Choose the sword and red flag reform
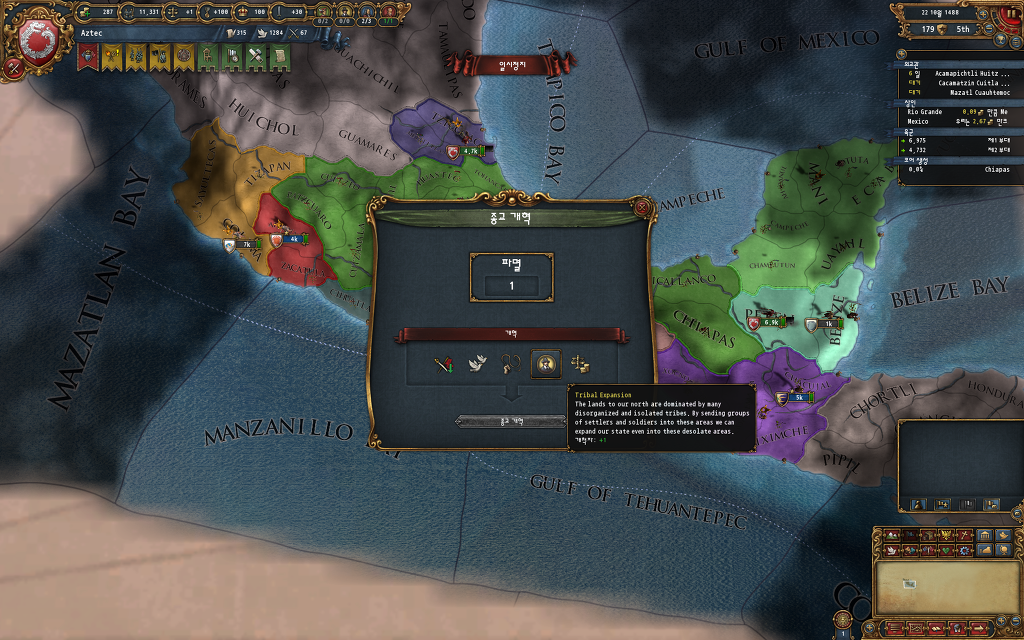This screenshot has height=640, width=1024. [x=444, y=364]
